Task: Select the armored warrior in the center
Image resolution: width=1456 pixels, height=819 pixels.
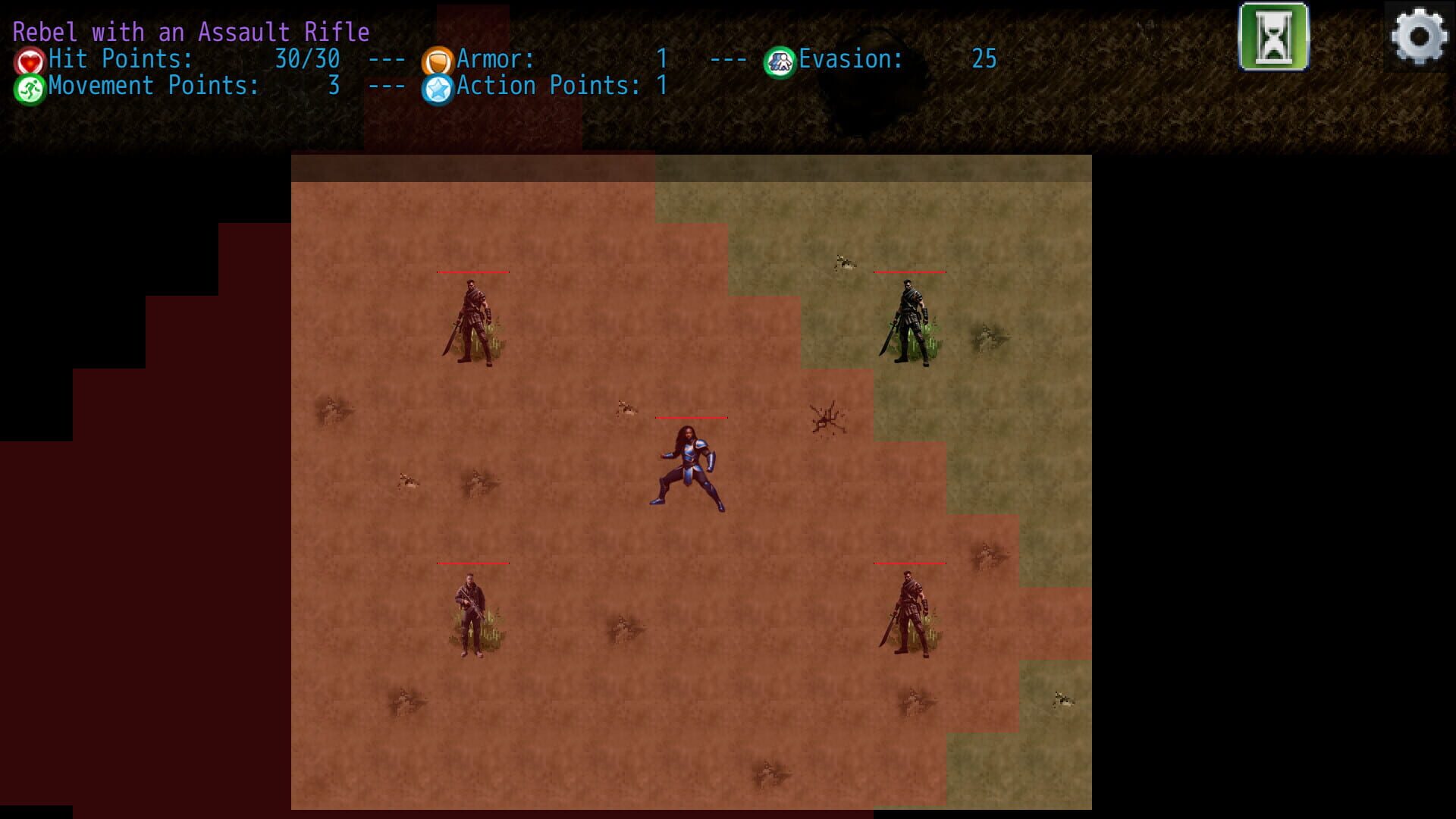Action: [689, 466]
